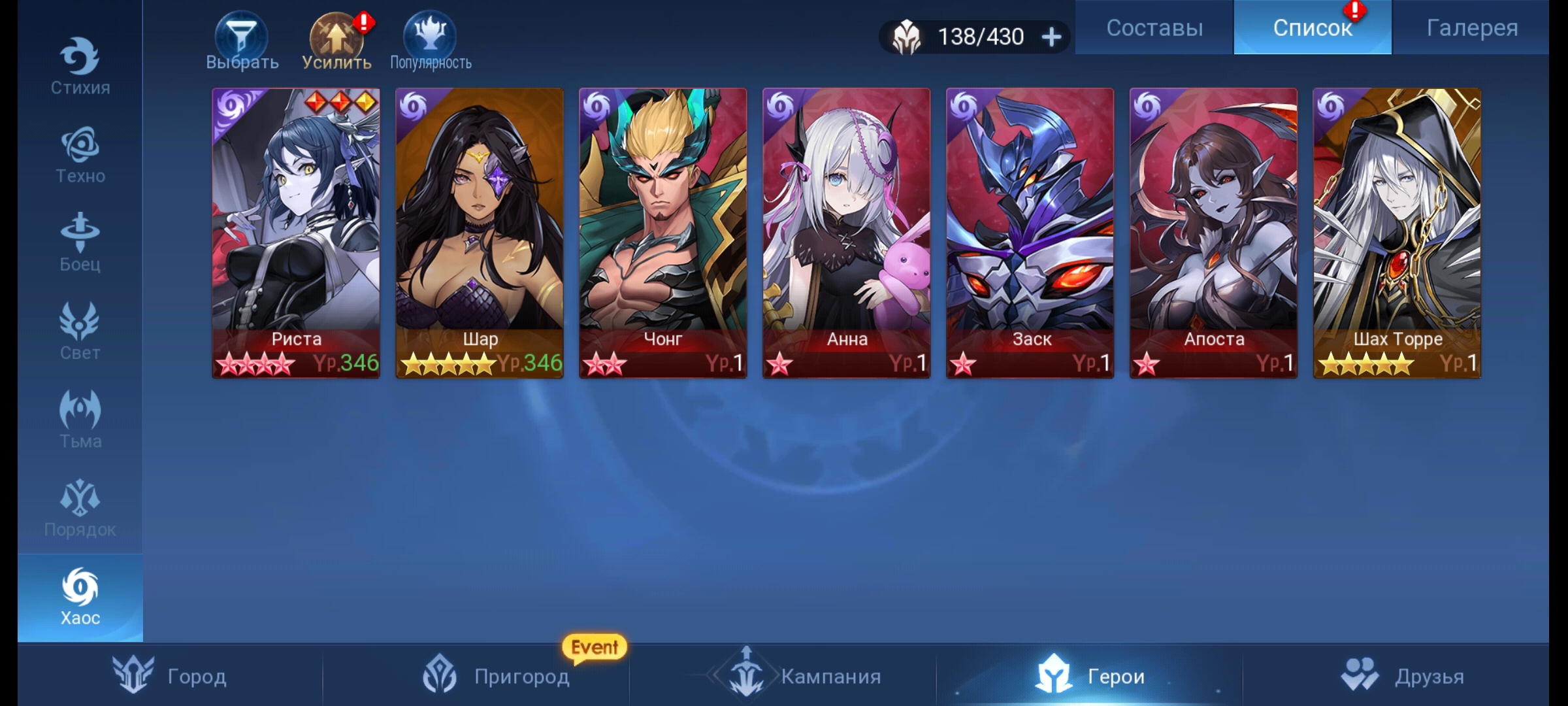Select the Риста hero card
Screen dimensions: 1568x706
tap(296, 232)
